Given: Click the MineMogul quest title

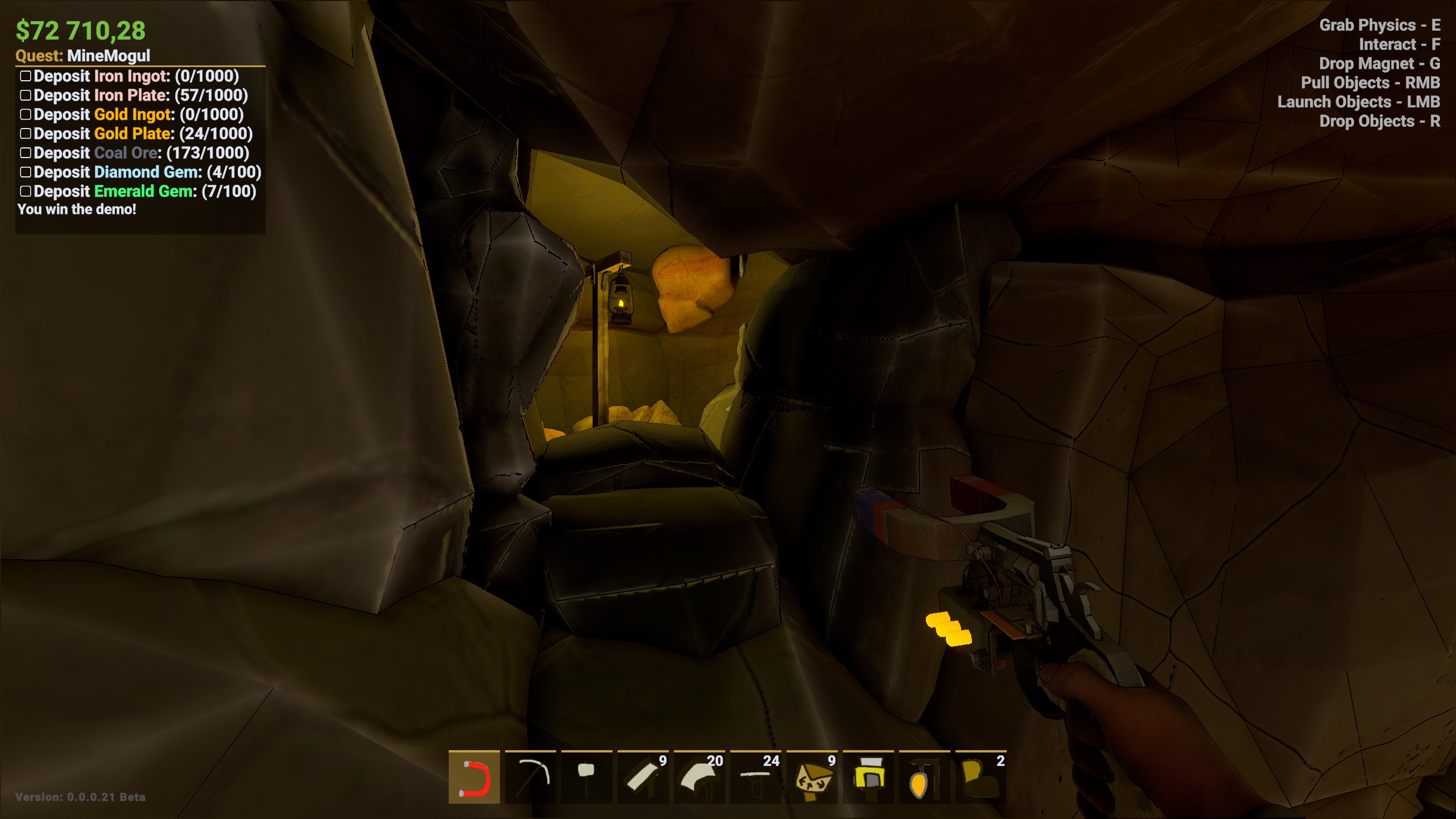Looking at the screenshot, I should coord(108,56).
